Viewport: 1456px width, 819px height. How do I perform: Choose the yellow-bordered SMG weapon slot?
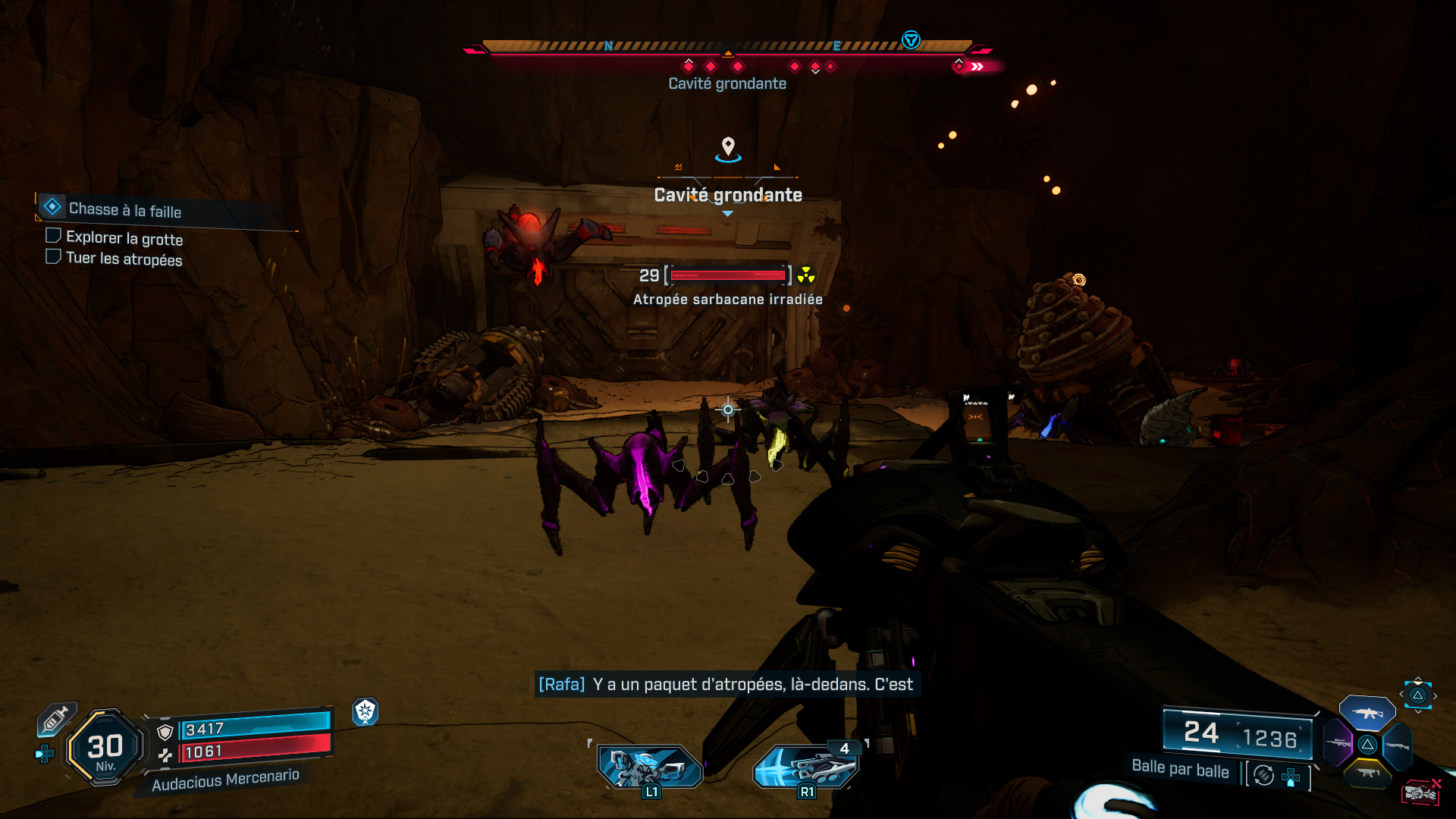point(1367,773)
